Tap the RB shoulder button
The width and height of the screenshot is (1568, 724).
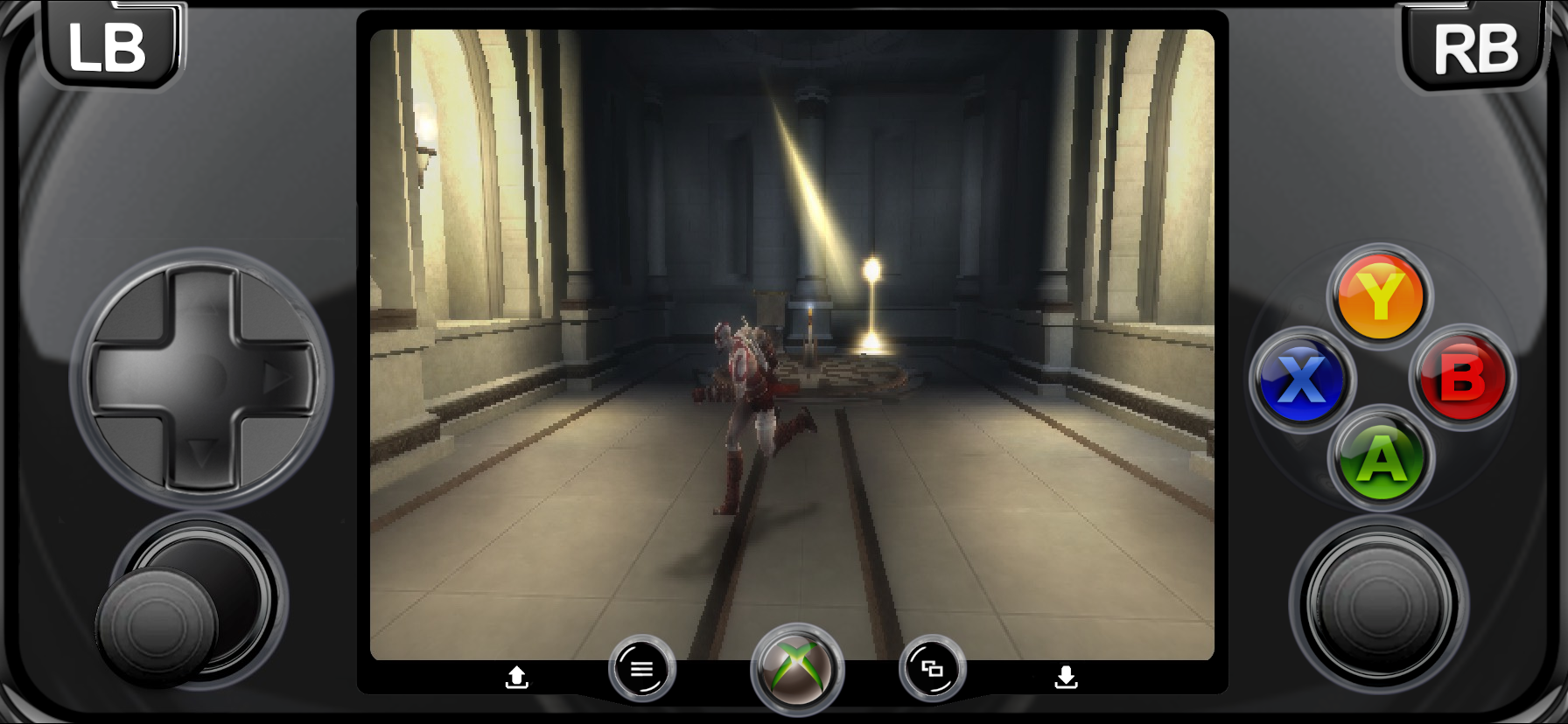1475,49
